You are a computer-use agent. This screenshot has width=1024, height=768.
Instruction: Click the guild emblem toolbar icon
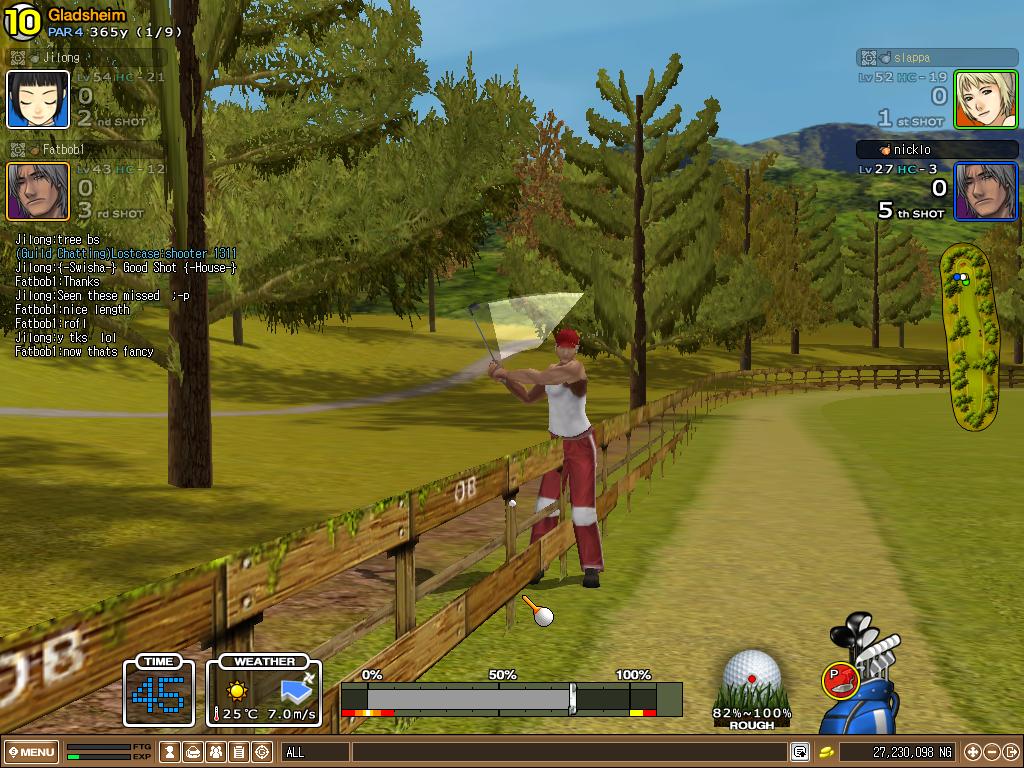coord(263,752)
